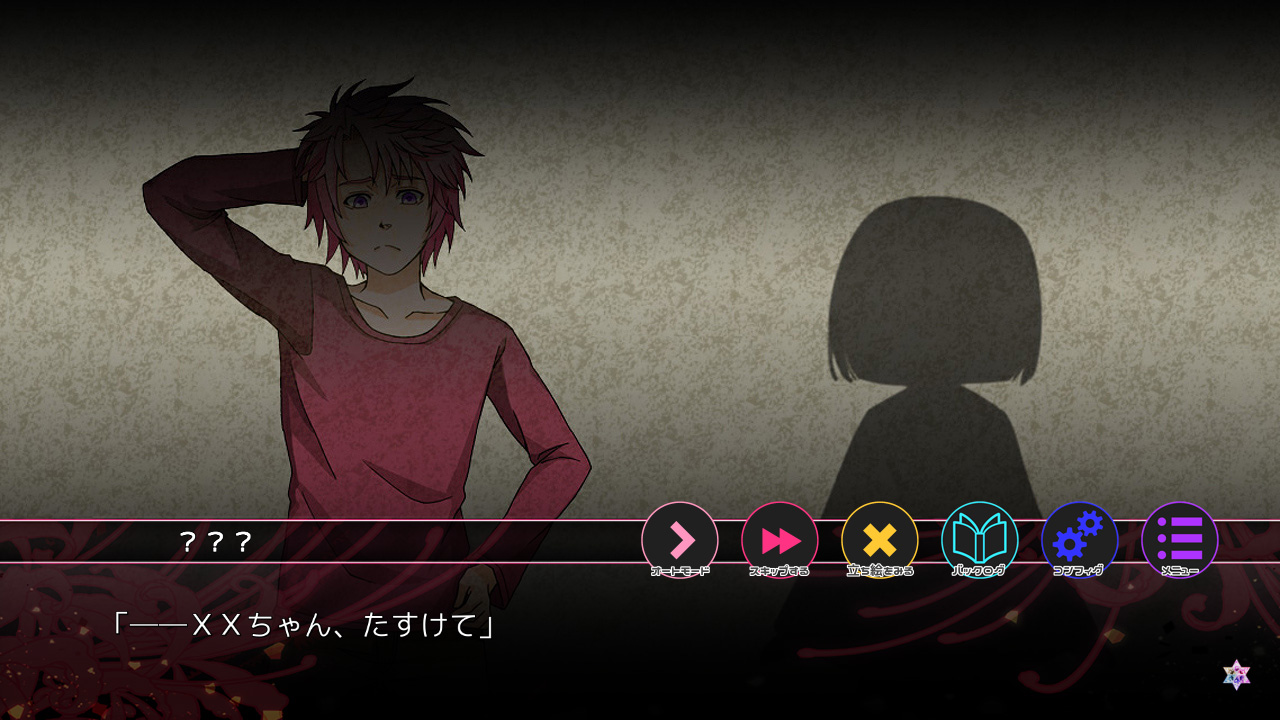Click the yellow X 立ち絵をみる button
The image size is (1280, 720).
tap(880, 540)
